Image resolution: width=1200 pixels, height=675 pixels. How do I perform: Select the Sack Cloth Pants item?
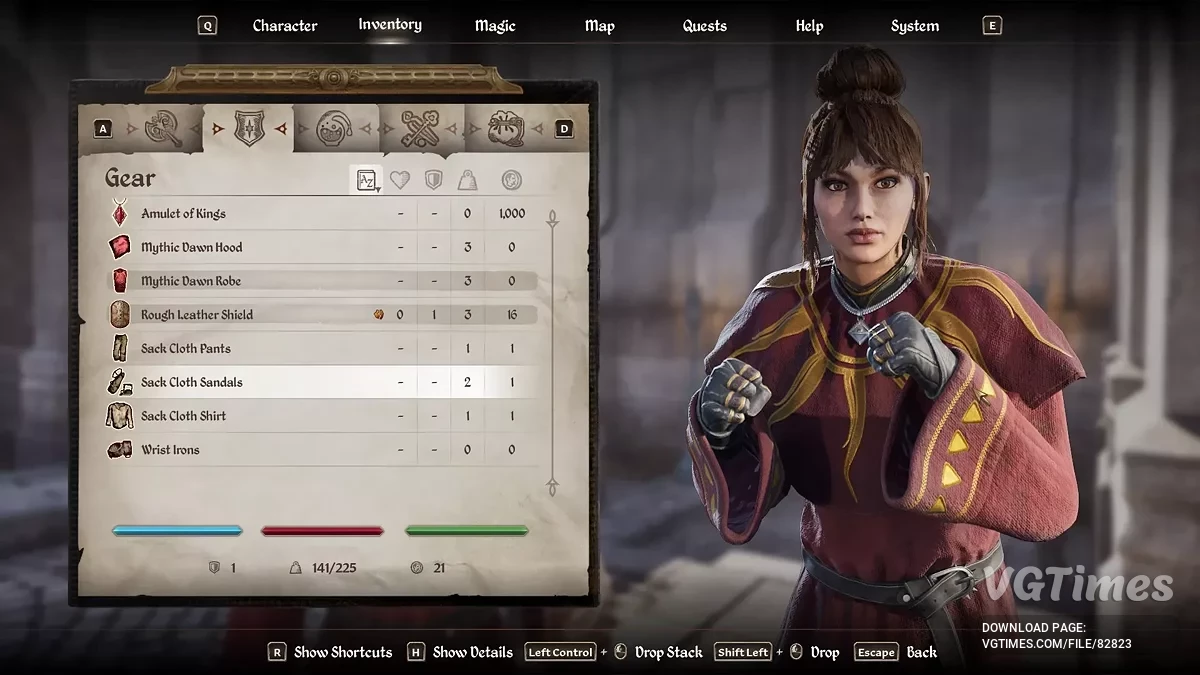[186, 349]
